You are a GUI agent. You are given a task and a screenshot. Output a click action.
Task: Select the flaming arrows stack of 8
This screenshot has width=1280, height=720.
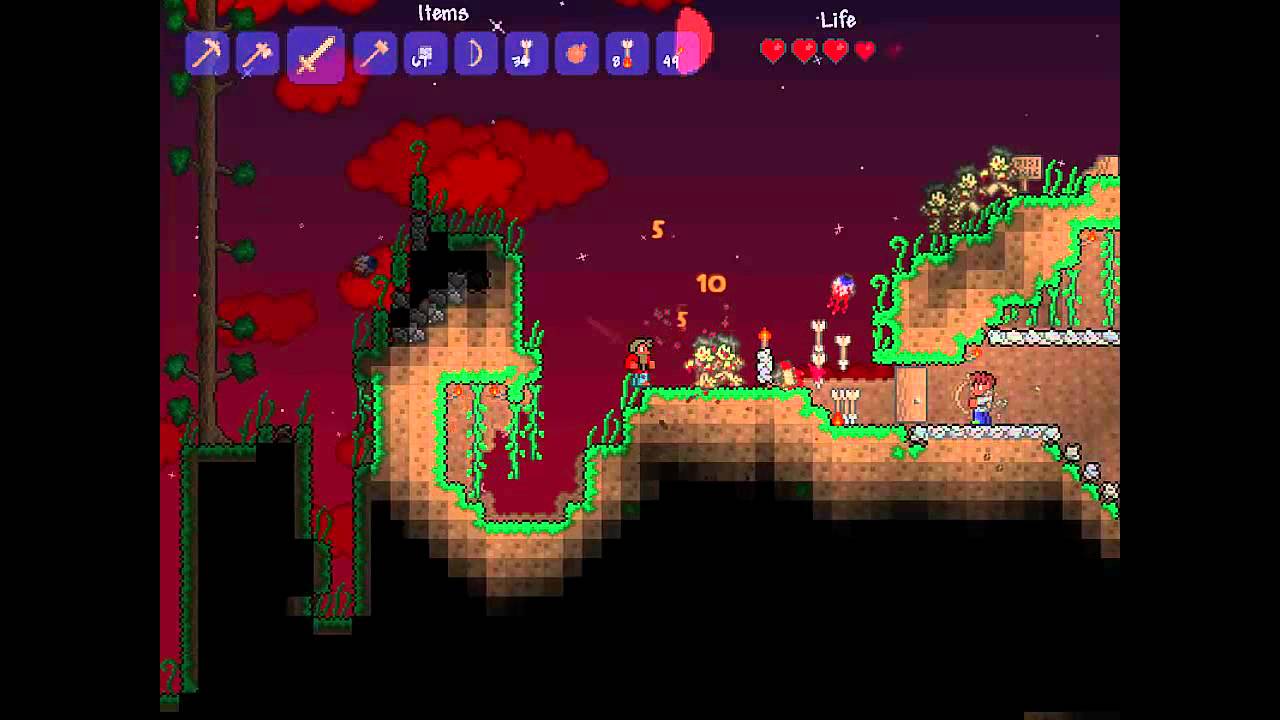click(627, 53)
